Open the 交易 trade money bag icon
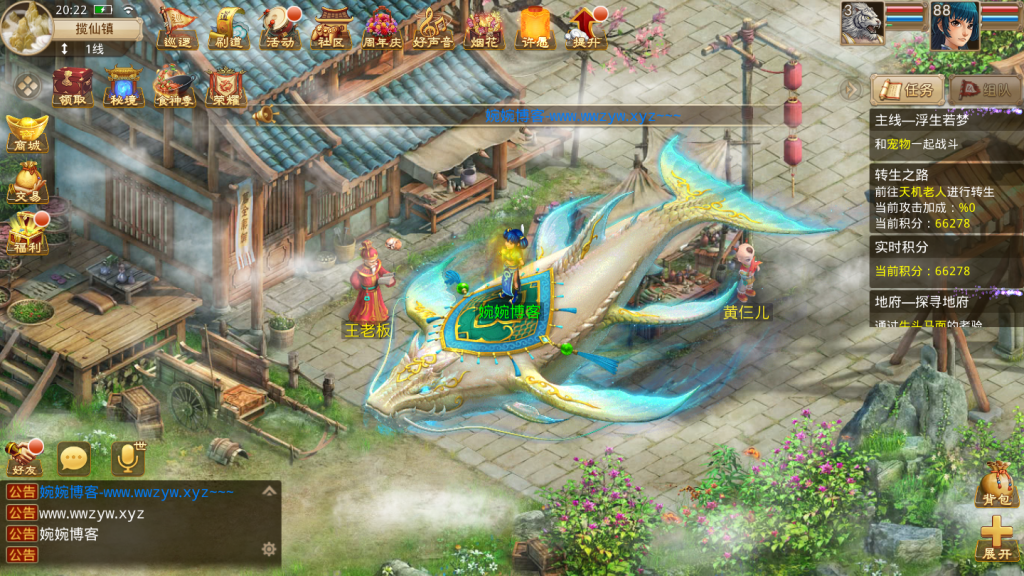This screenshot has height=576, width=1024. click(x=27, y=185)
